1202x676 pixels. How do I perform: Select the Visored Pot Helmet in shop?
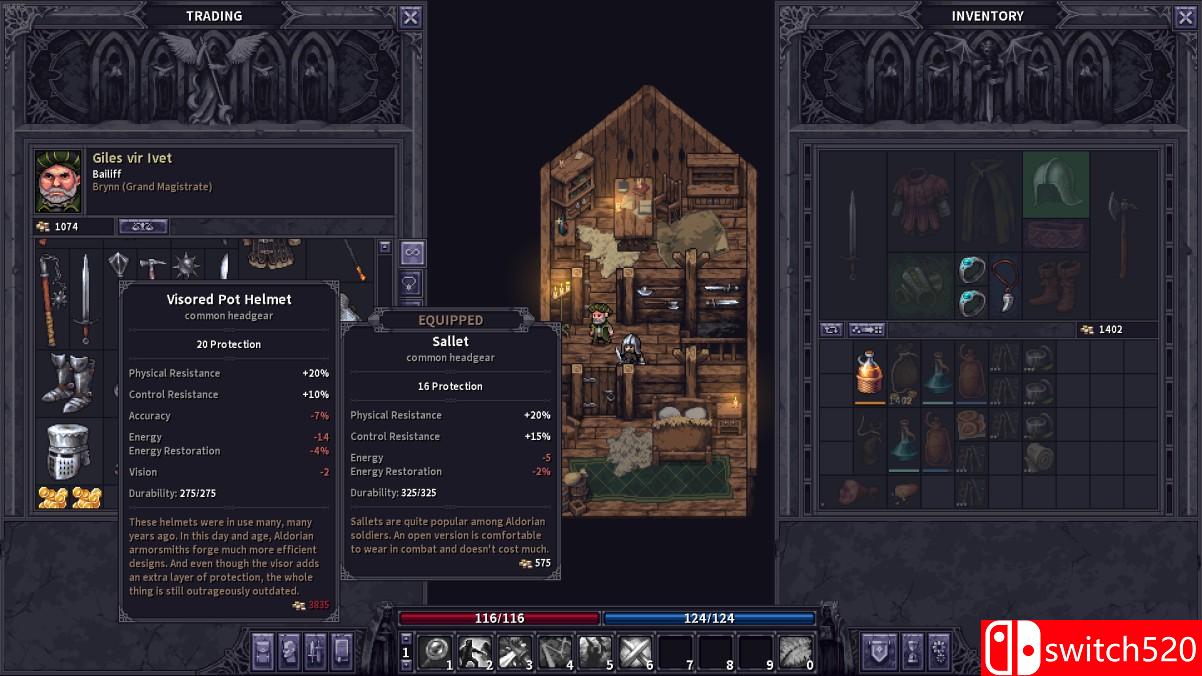click(x=68, y=452)
